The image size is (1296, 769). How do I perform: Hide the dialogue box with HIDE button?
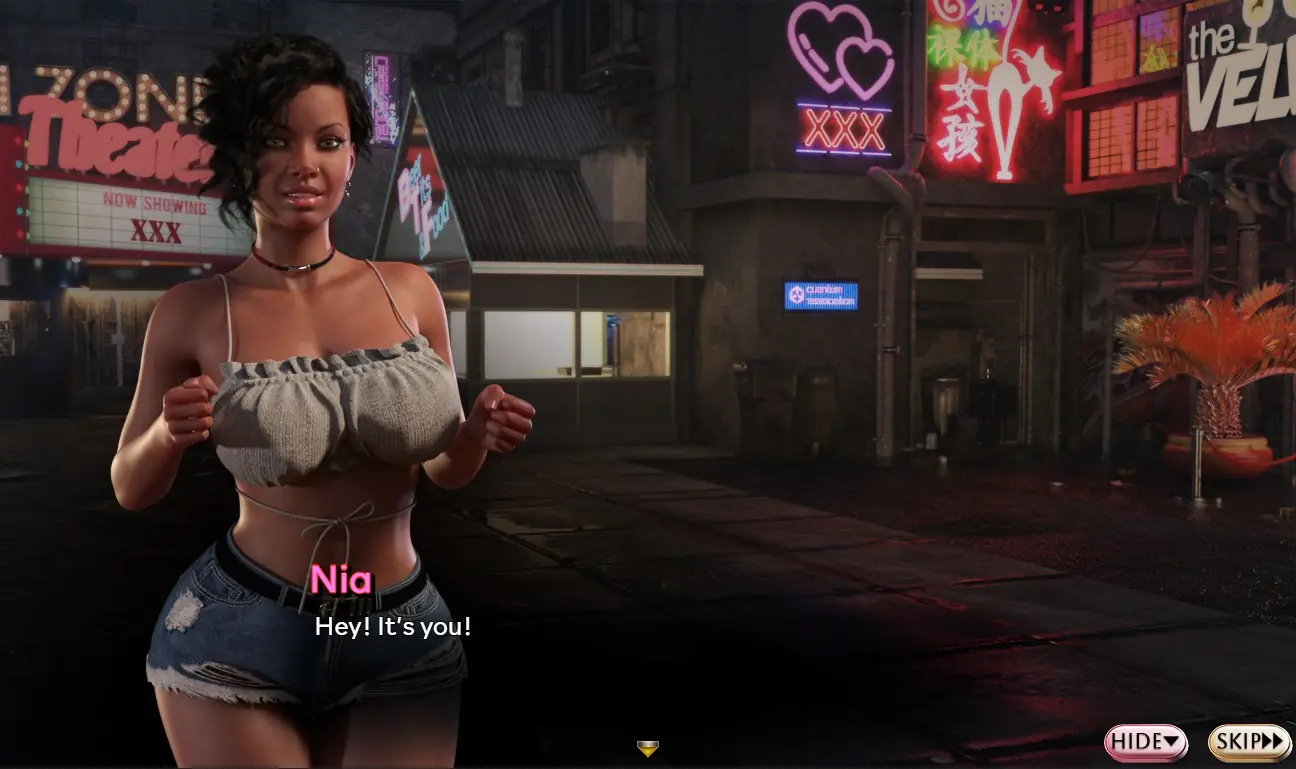click(x=1145, y=742)
